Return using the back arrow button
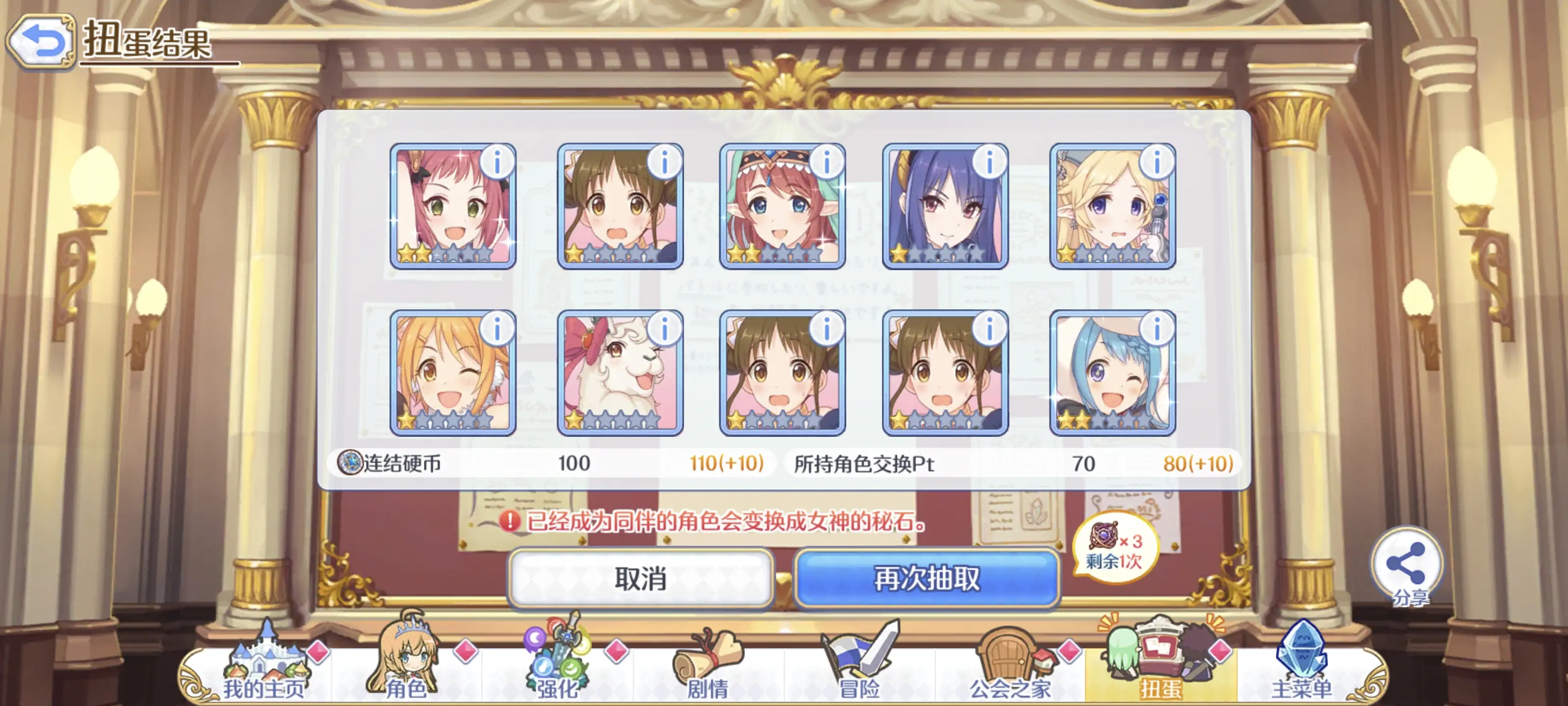This screenshot has height=706, width=1568. [41, 40]
